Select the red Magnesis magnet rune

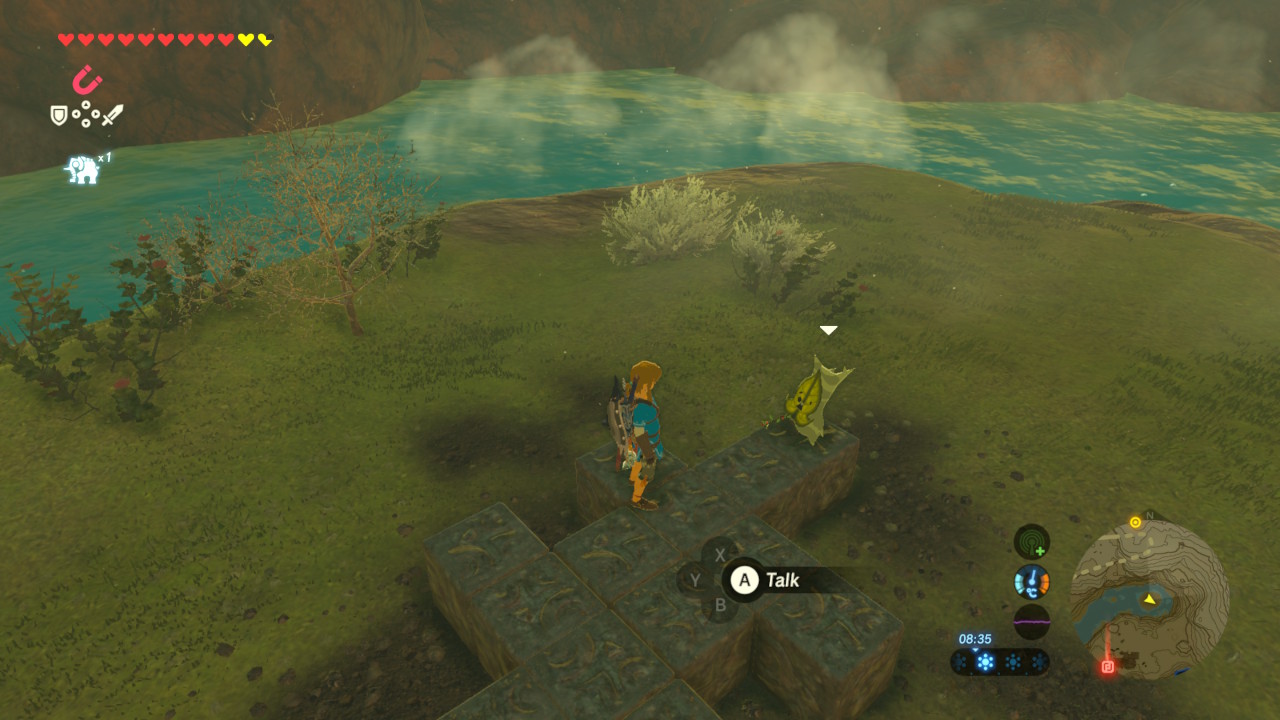click(88, 79)
